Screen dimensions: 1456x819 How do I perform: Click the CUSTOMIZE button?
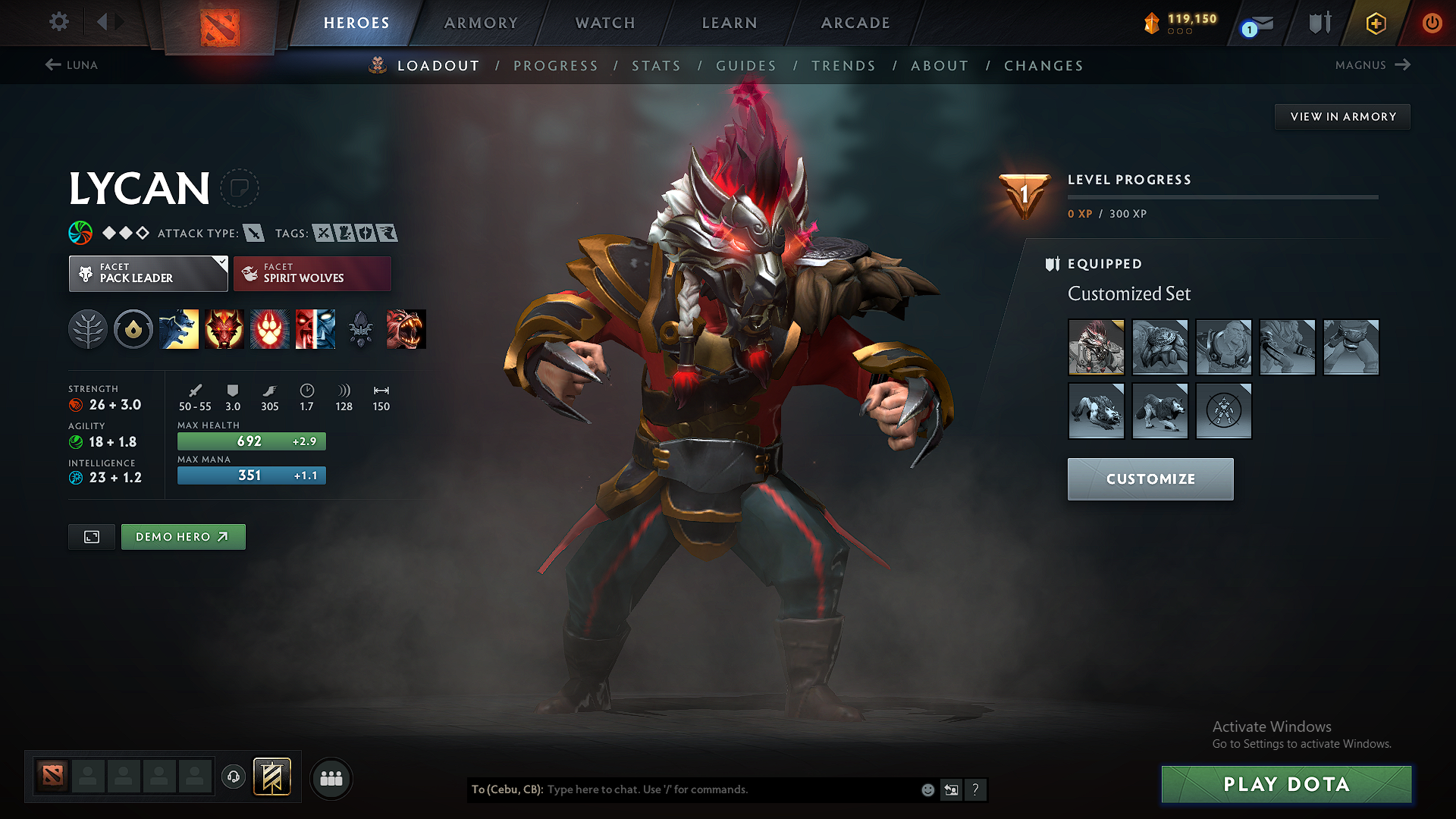1150,479
